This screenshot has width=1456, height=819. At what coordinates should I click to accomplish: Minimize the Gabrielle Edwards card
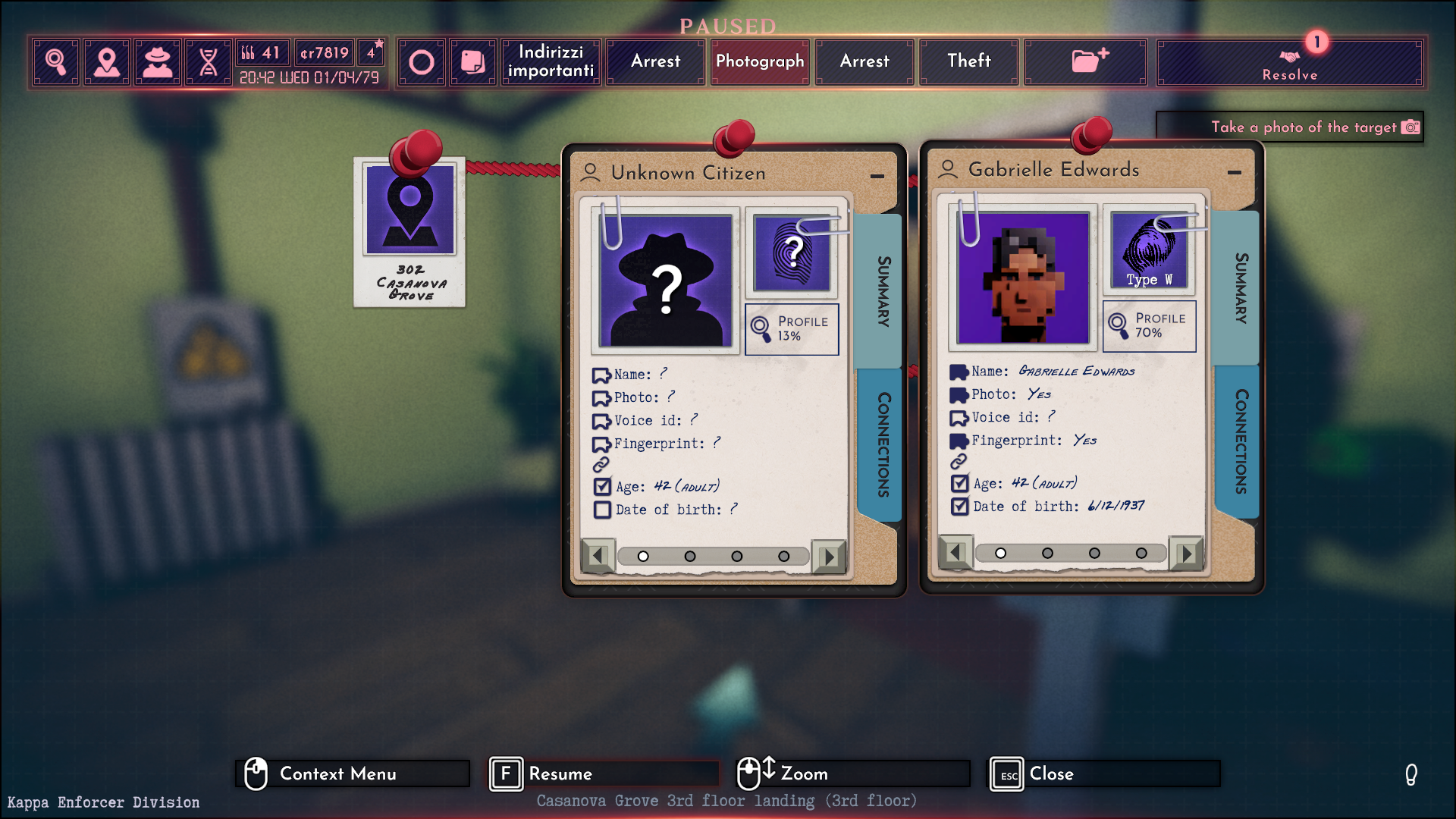1235,172
